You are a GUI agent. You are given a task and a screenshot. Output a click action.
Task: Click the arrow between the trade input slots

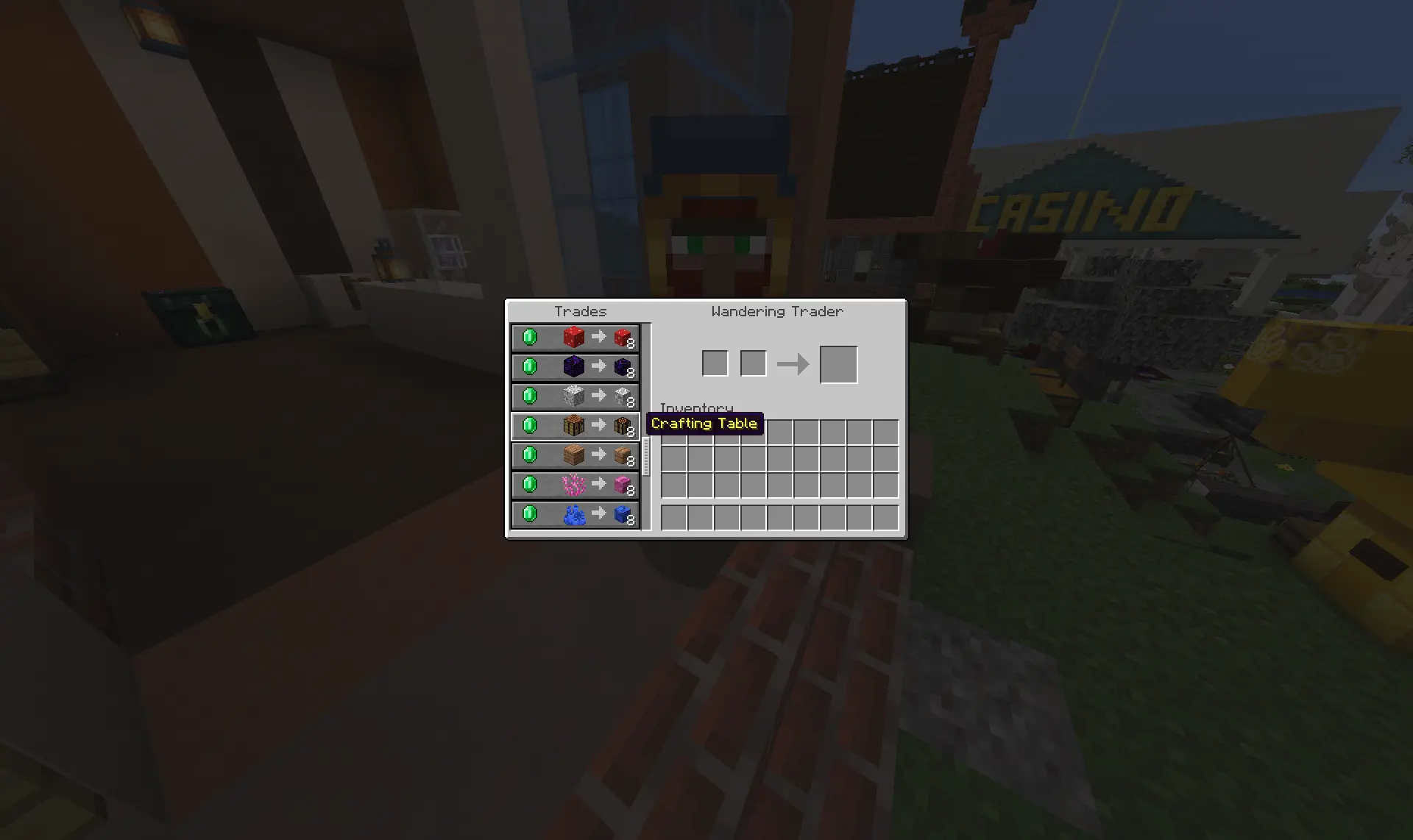coord(793,363)
